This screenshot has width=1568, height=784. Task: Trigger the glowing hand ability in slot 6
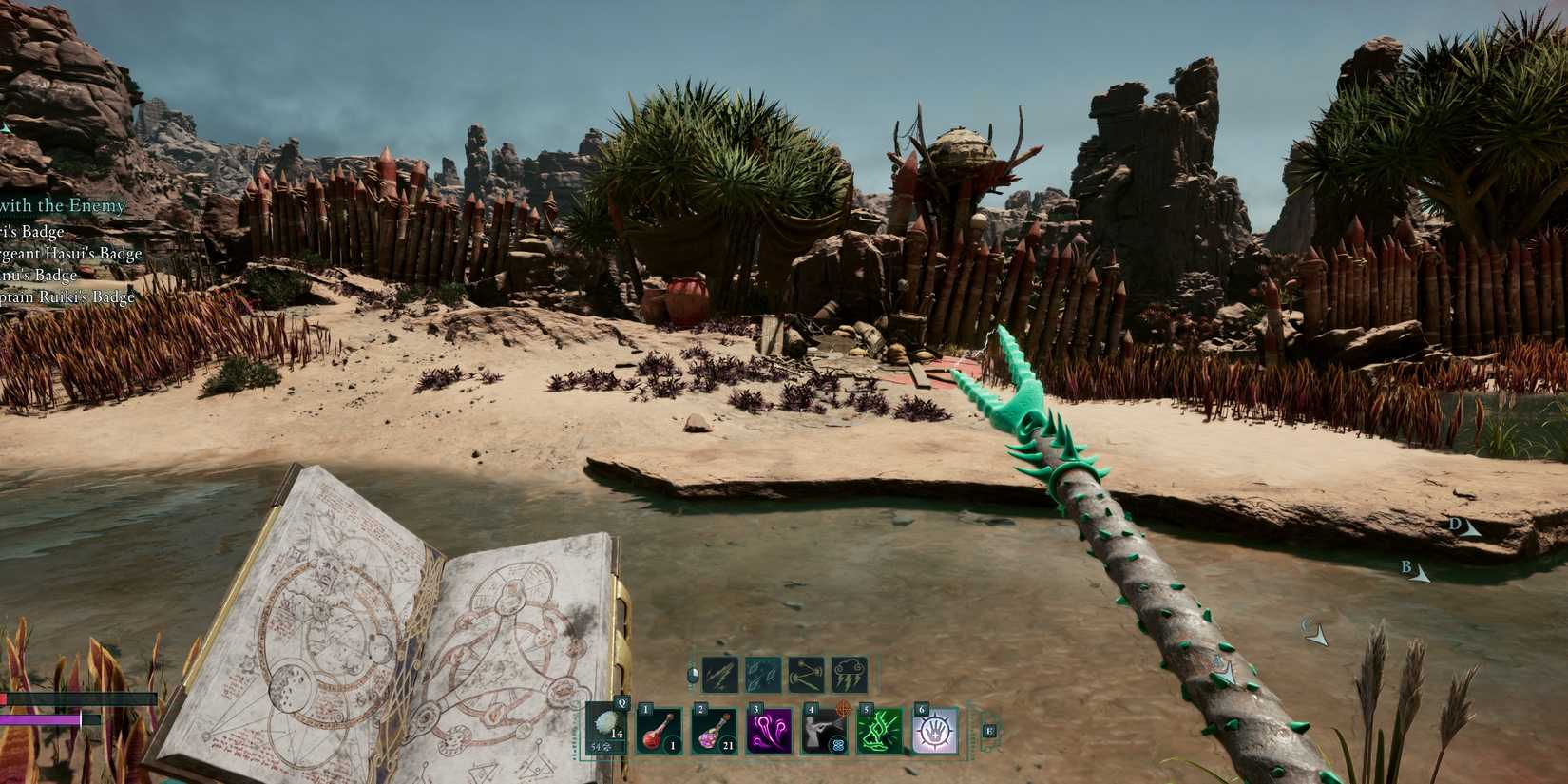pyautogui.click(x=934, y=732)
